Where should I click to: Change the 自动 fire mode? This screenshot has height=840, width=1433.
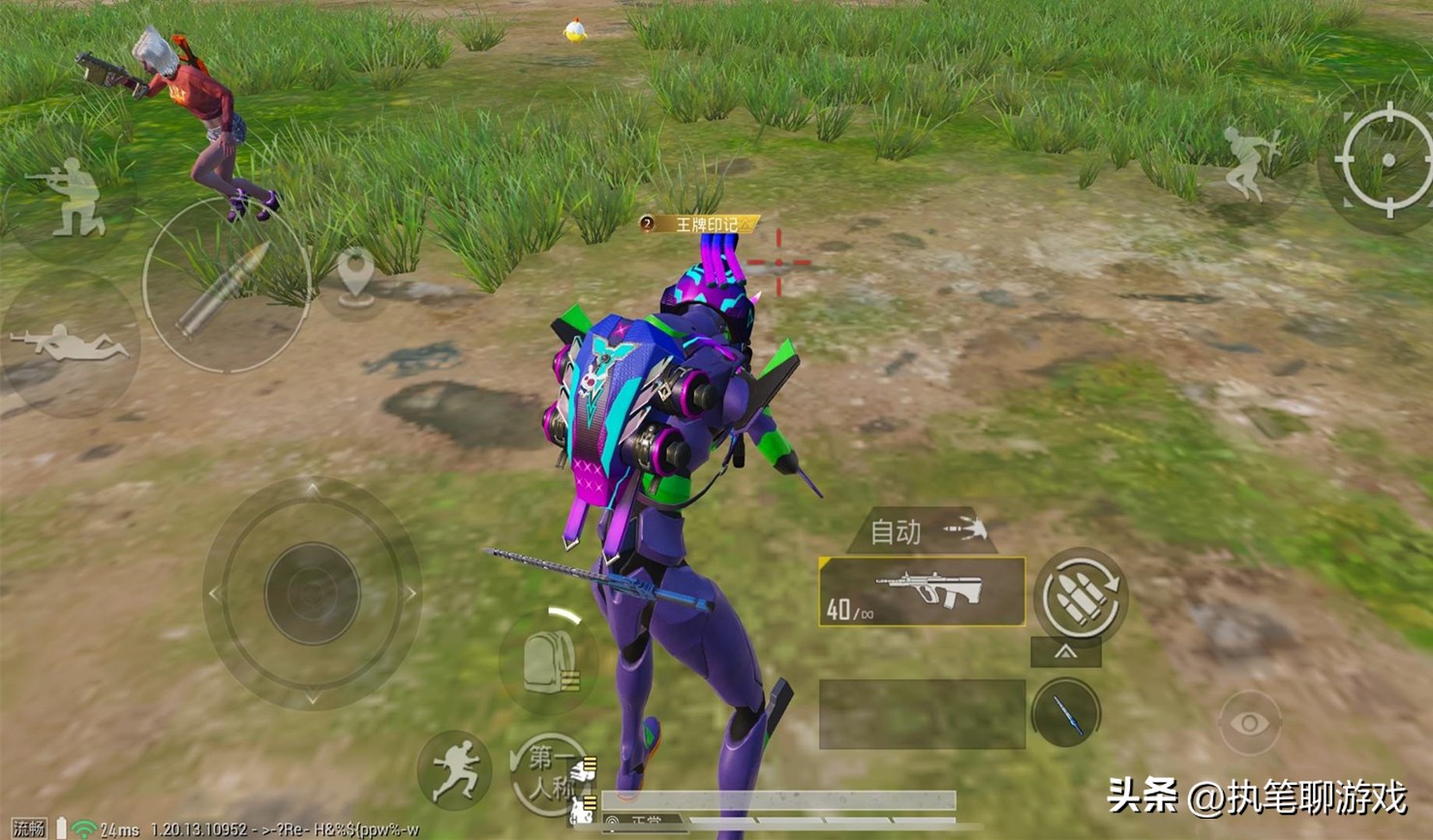pyautogui.click(x=922, y=531)
